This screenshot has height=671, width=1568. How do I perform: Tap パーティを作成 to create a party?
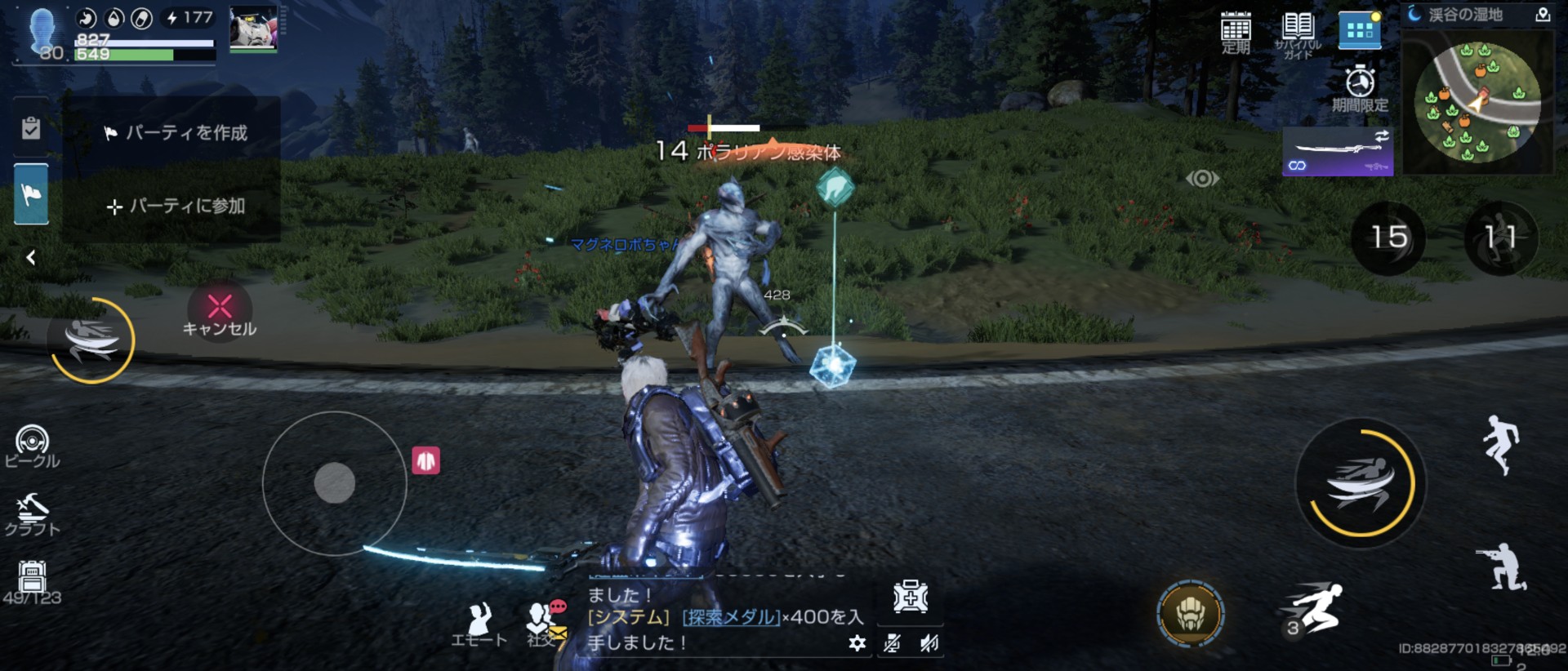tap(176, 133)
